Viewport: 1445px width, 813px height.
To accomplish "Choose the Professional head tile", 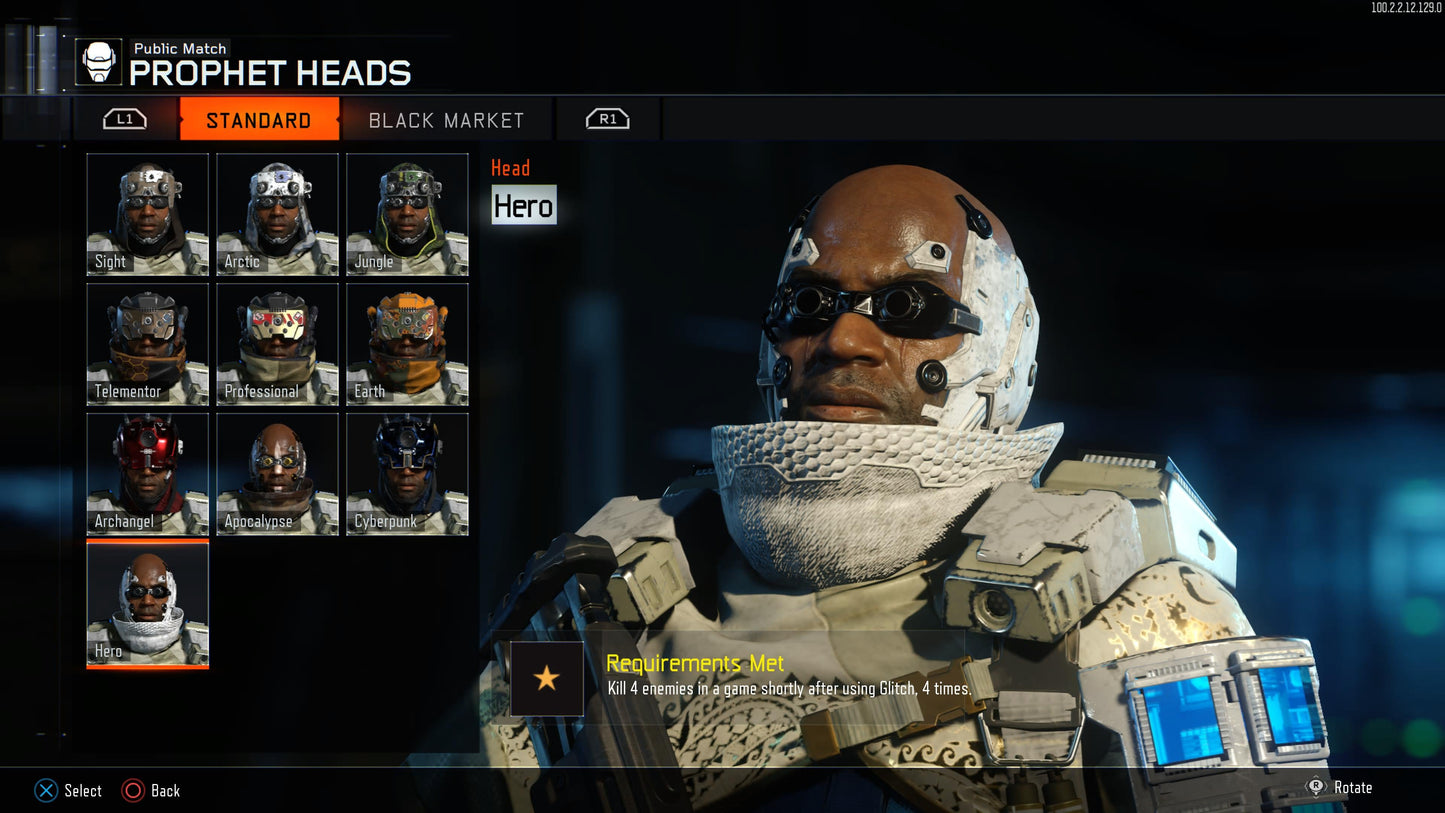I will 277,344.
